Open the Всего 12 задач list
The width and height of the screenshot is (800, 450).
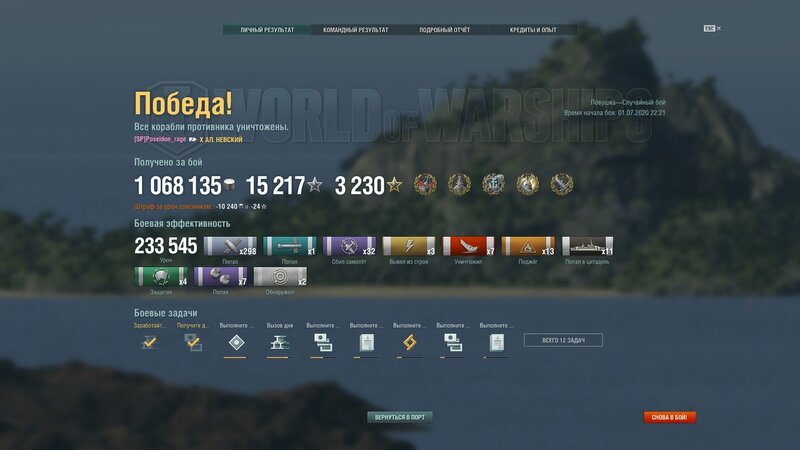[x=563, y=341]
